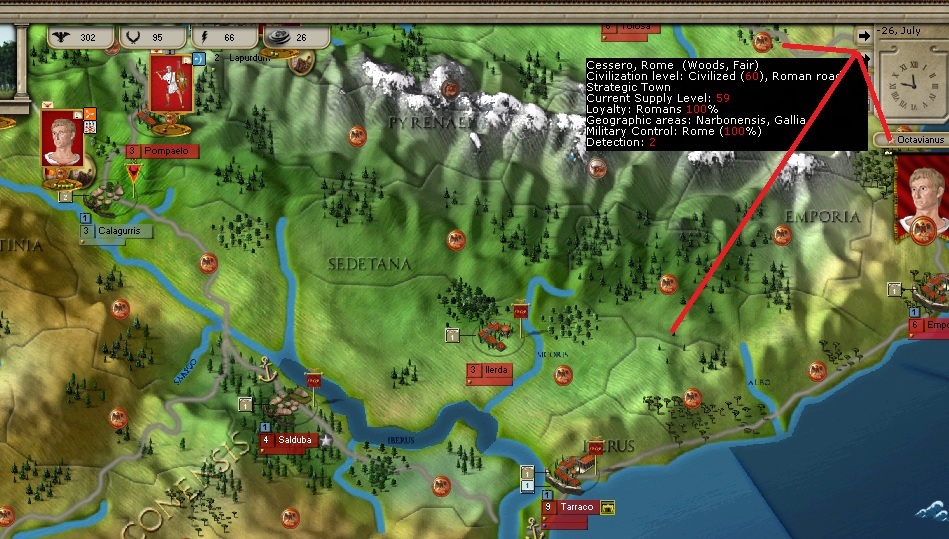Select the Salduba city label
Viewport: 949px width, 539px height.
point(285,440)
